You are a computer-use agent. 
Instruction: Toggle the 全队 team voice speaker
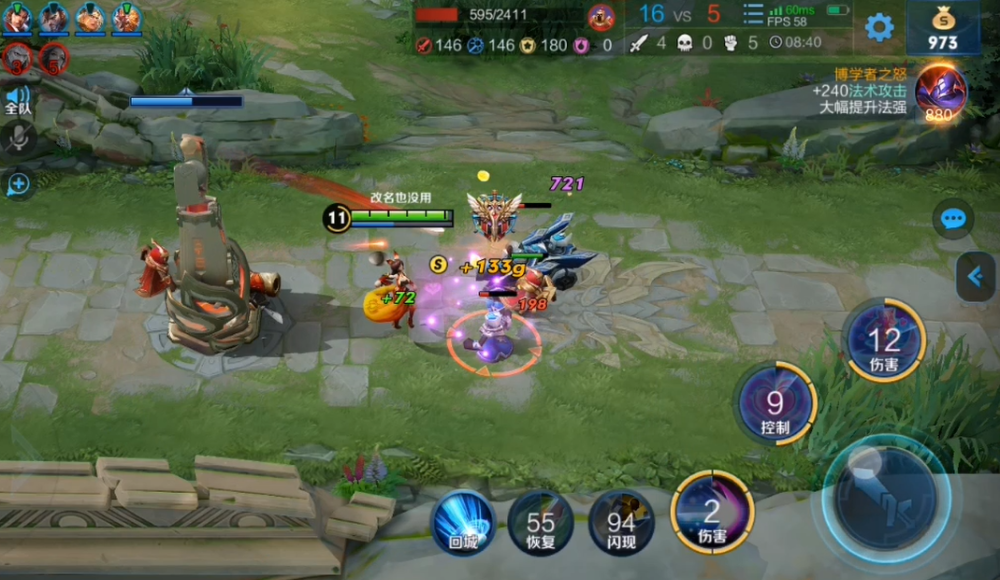click(x=17, y=100)
